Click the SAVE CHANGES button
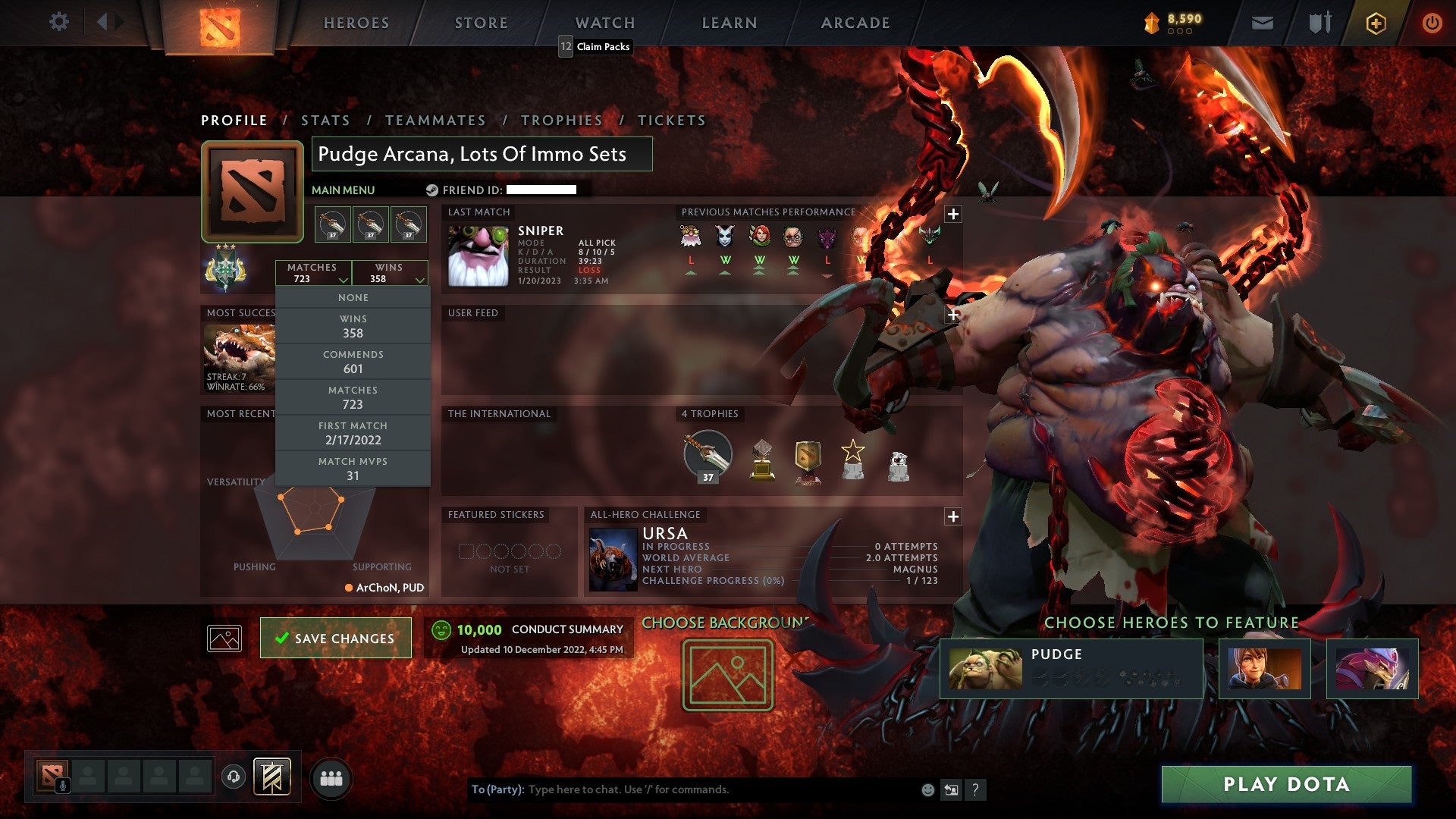This screenshot has height=819, width=1456. pos(335,638)
